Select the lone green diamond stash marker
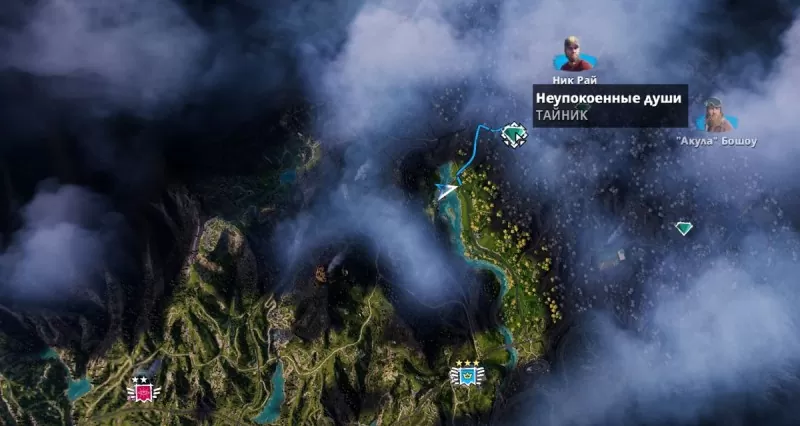Viewport: 800px width, 426px height. click(683, 228)
